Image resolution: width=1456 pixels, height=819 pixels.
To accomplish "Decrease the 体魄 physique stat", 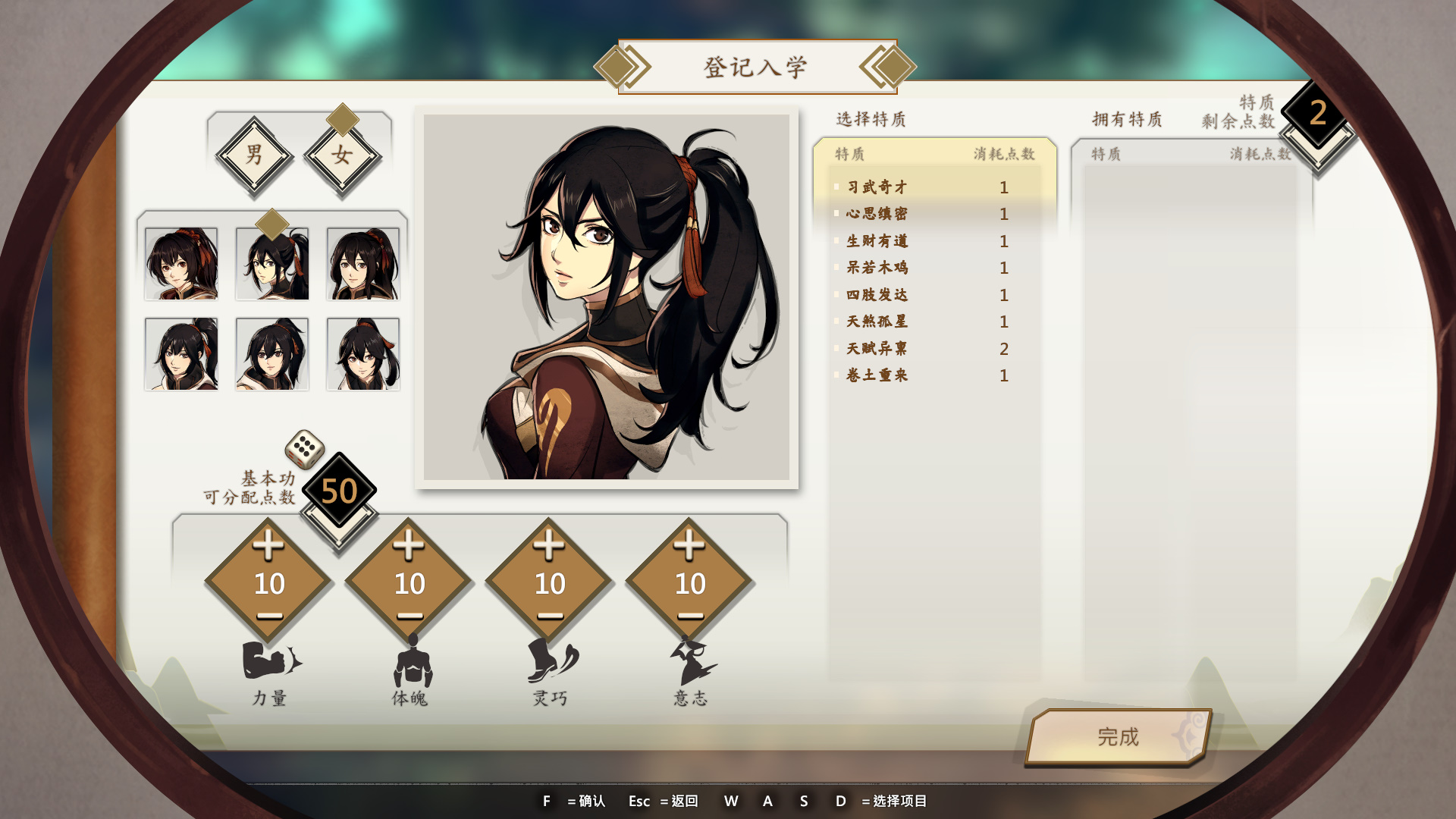I will coord(409,617).
